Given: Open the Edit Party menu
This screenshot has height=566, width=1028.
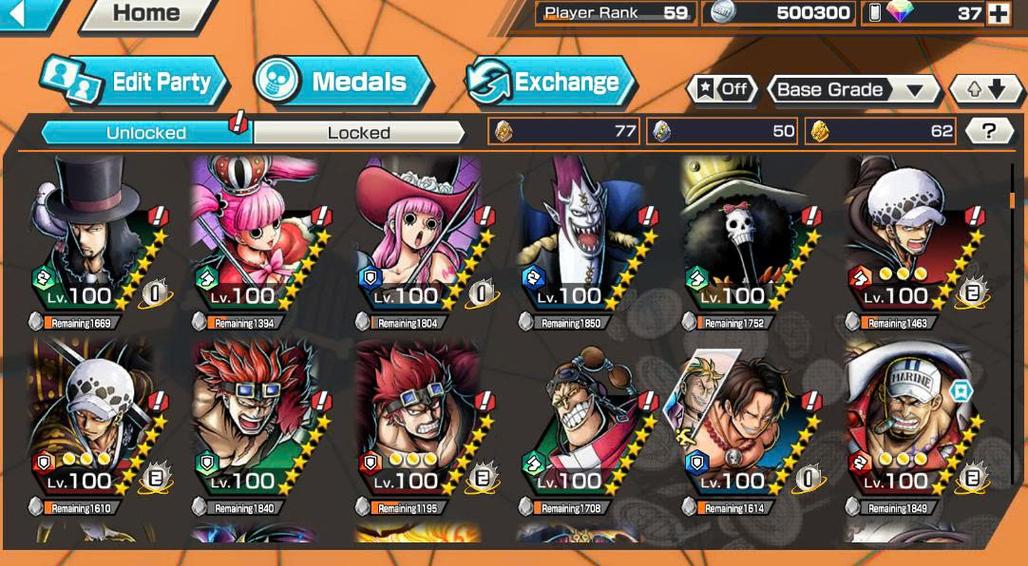Looking at the screenshot, I should (137, 83).
